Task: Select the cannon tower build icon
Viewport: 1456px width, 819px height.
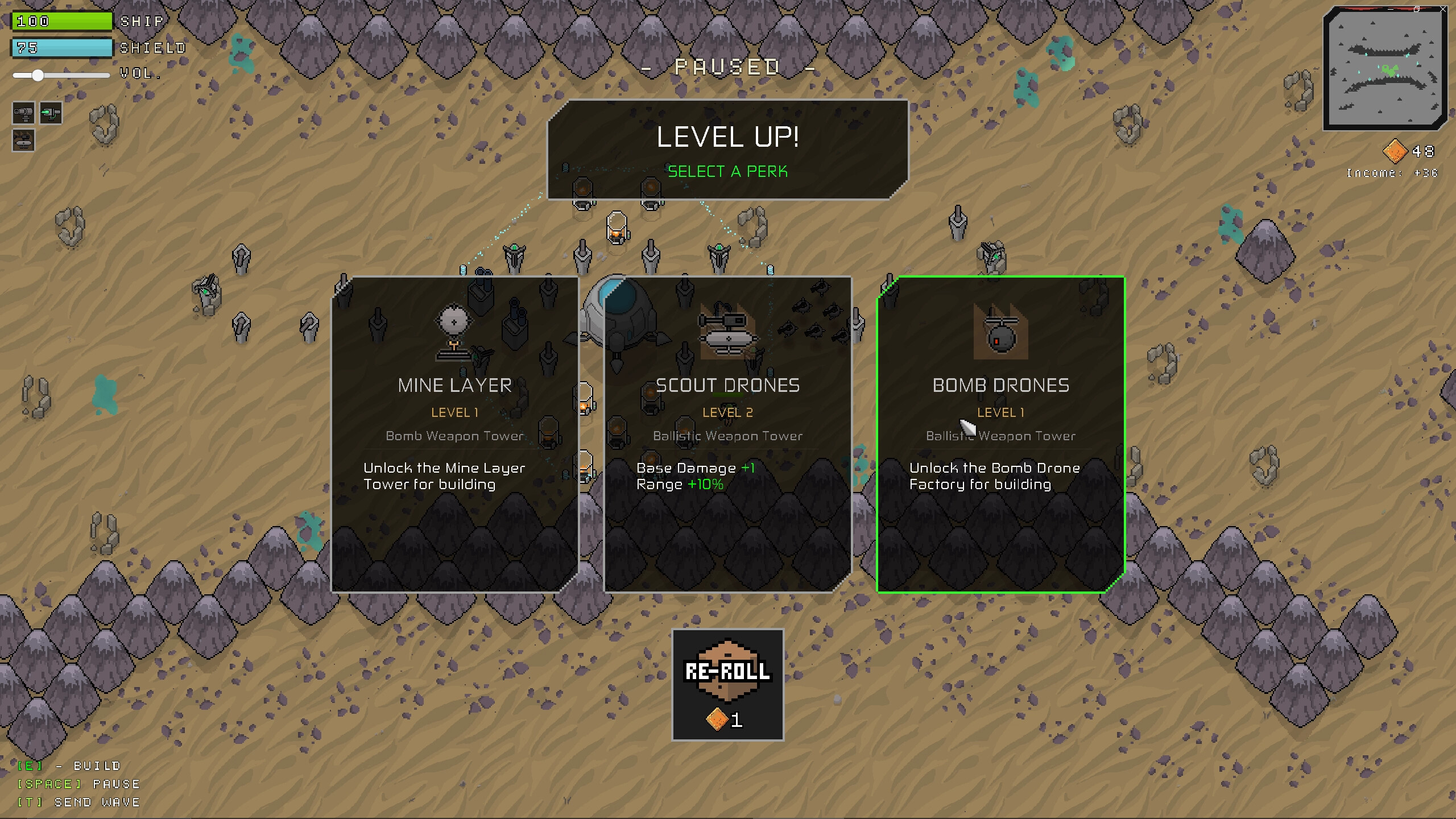Action: 23,113
